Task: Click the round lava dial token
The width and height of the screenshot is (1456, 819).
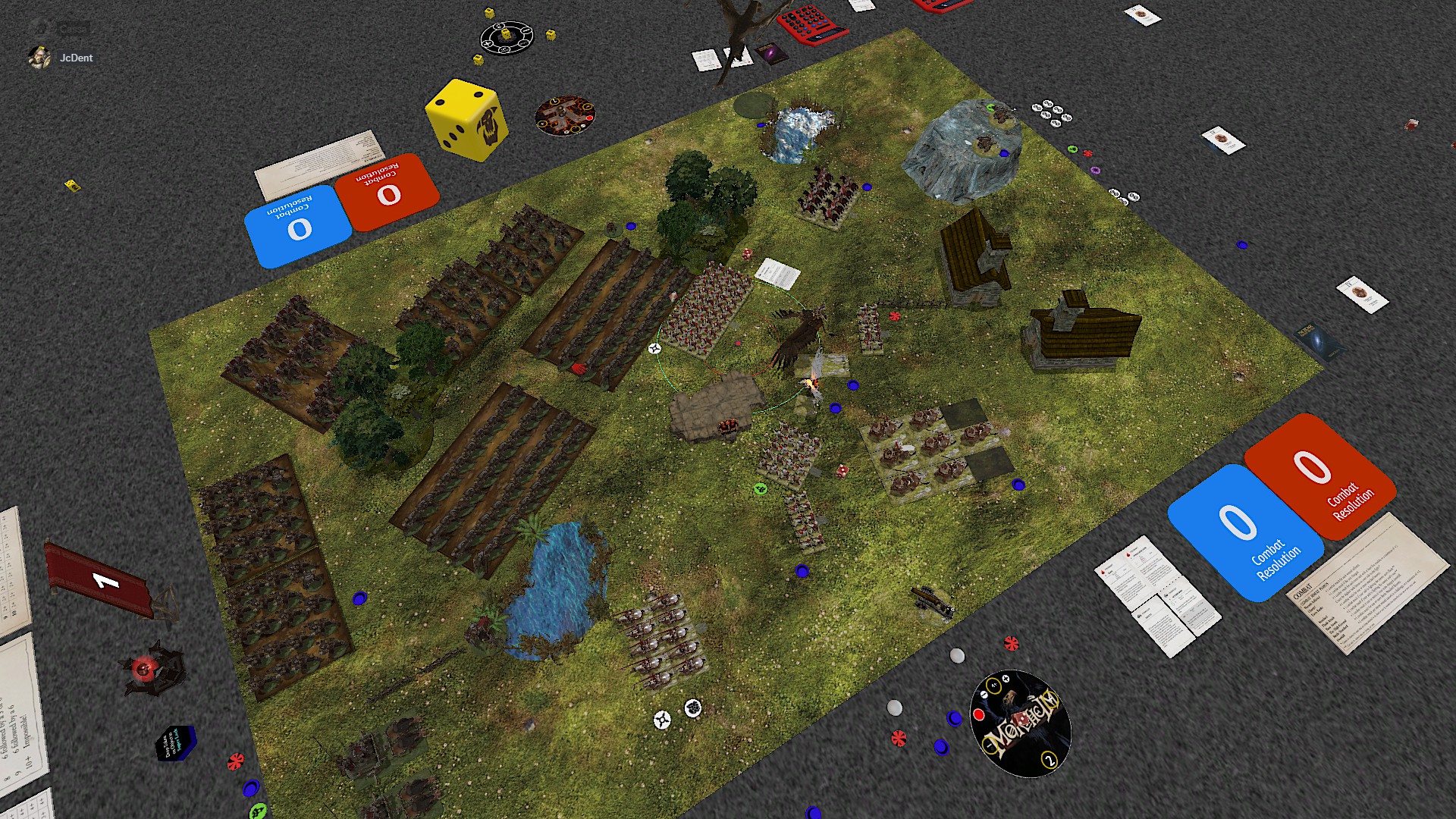Action: click(565, 114)
